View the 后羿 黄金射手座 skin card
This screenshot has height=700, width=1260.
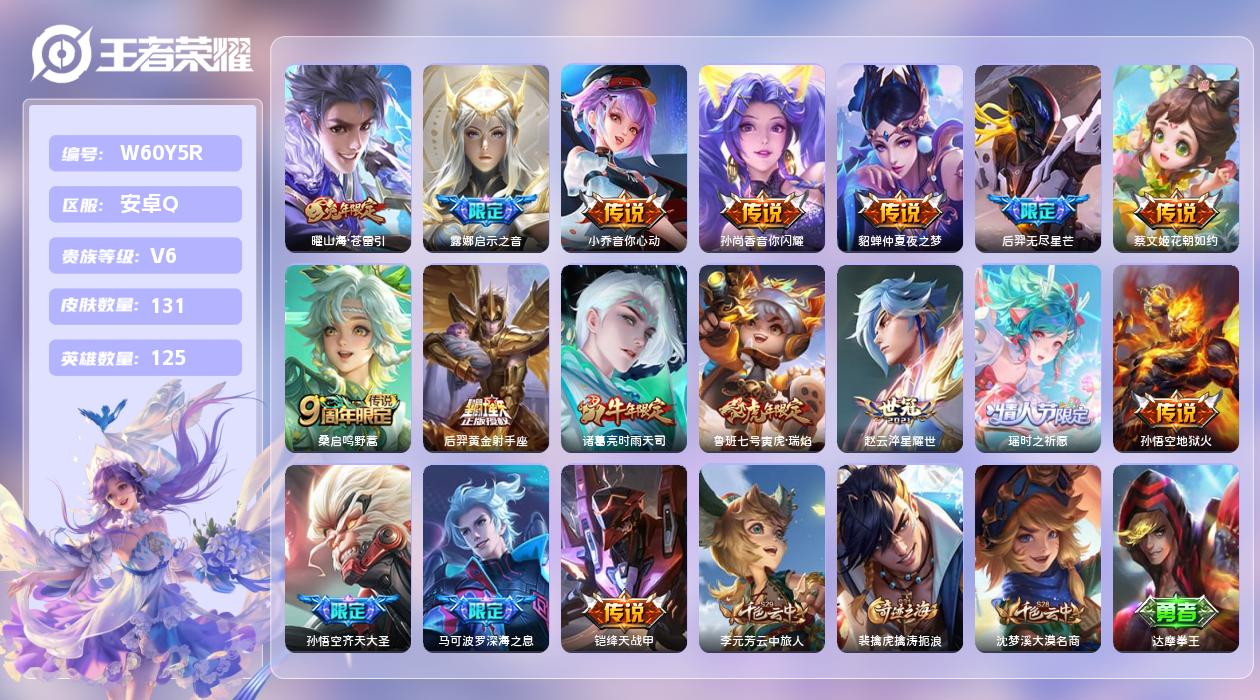coord(486,358)
